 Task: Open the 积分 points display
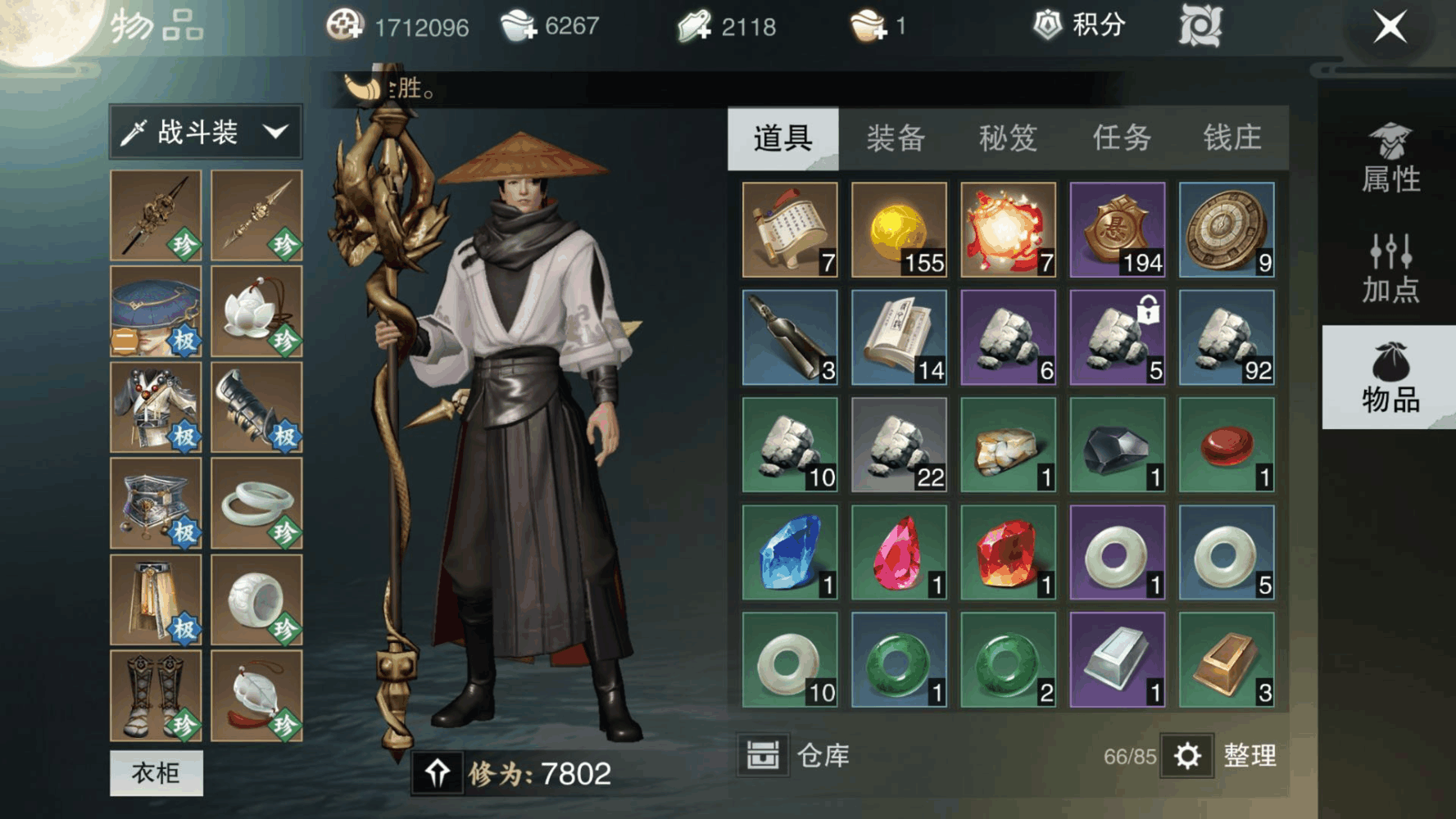tap(1080, 26)
